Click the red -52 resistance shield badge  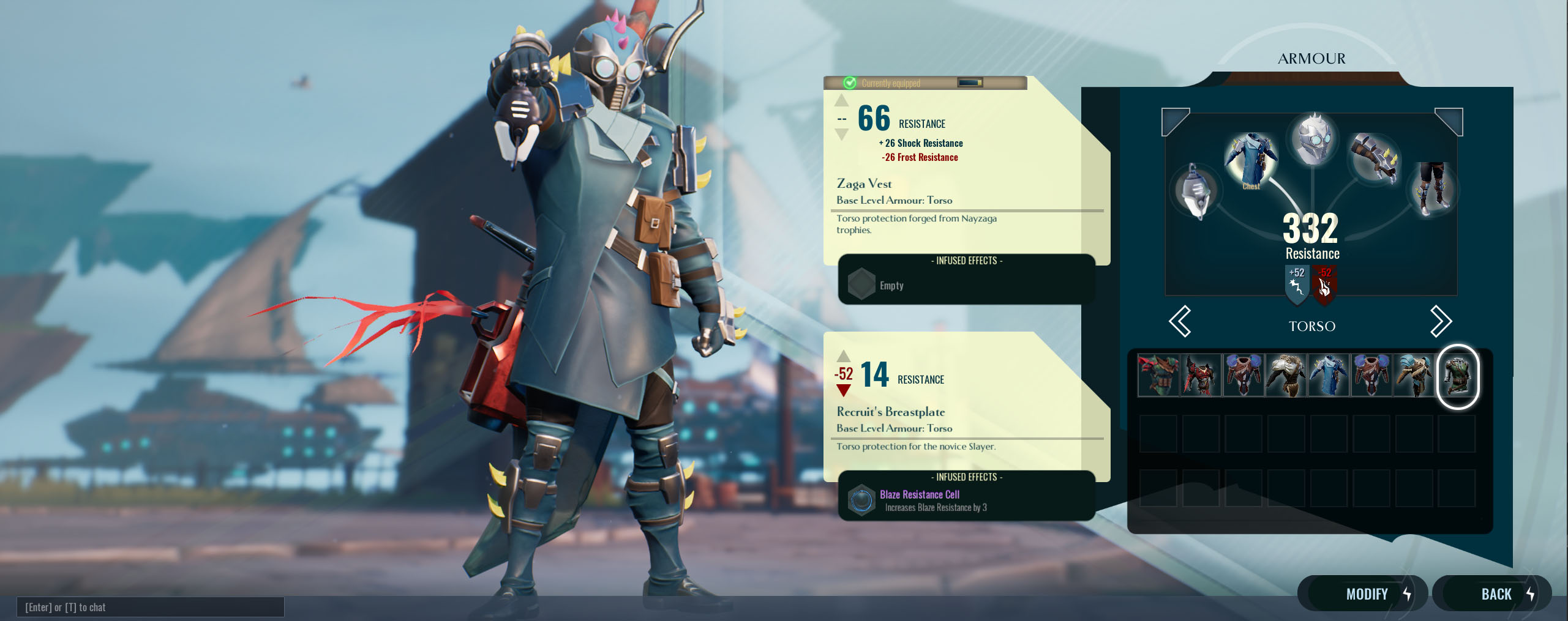click(1324, 283)
